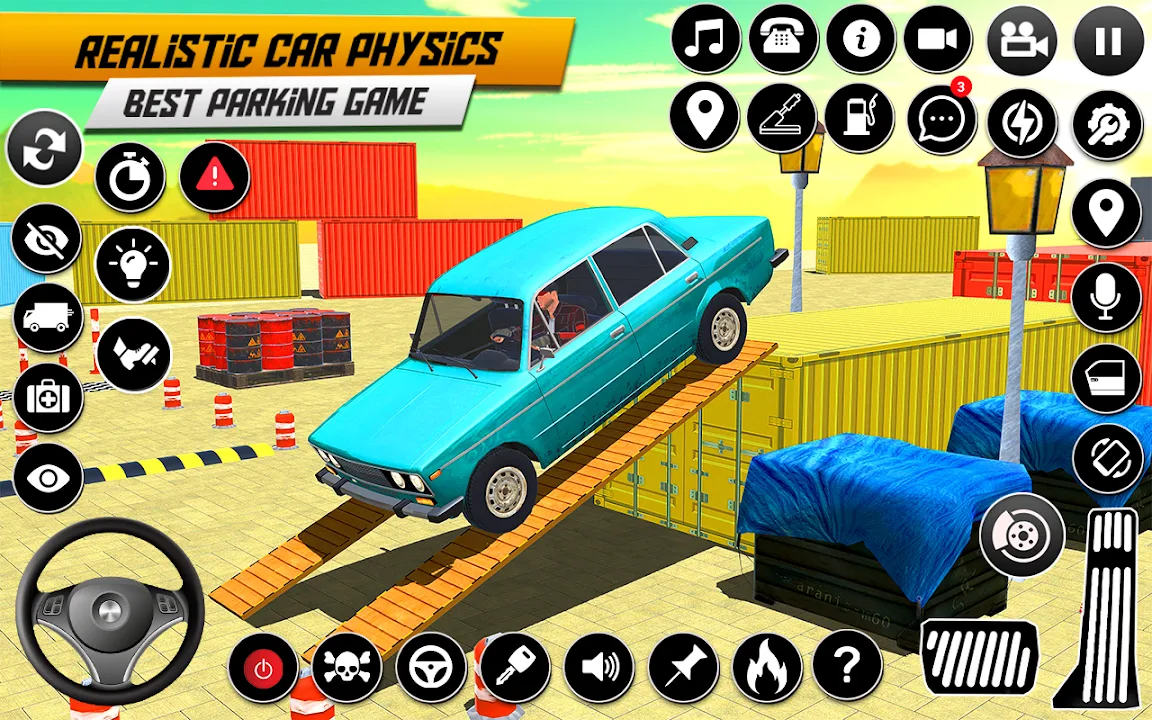The height and width of the screenshot is (720, 1152).
Task: Toggle the speaker sound icon
Action: 600,666
